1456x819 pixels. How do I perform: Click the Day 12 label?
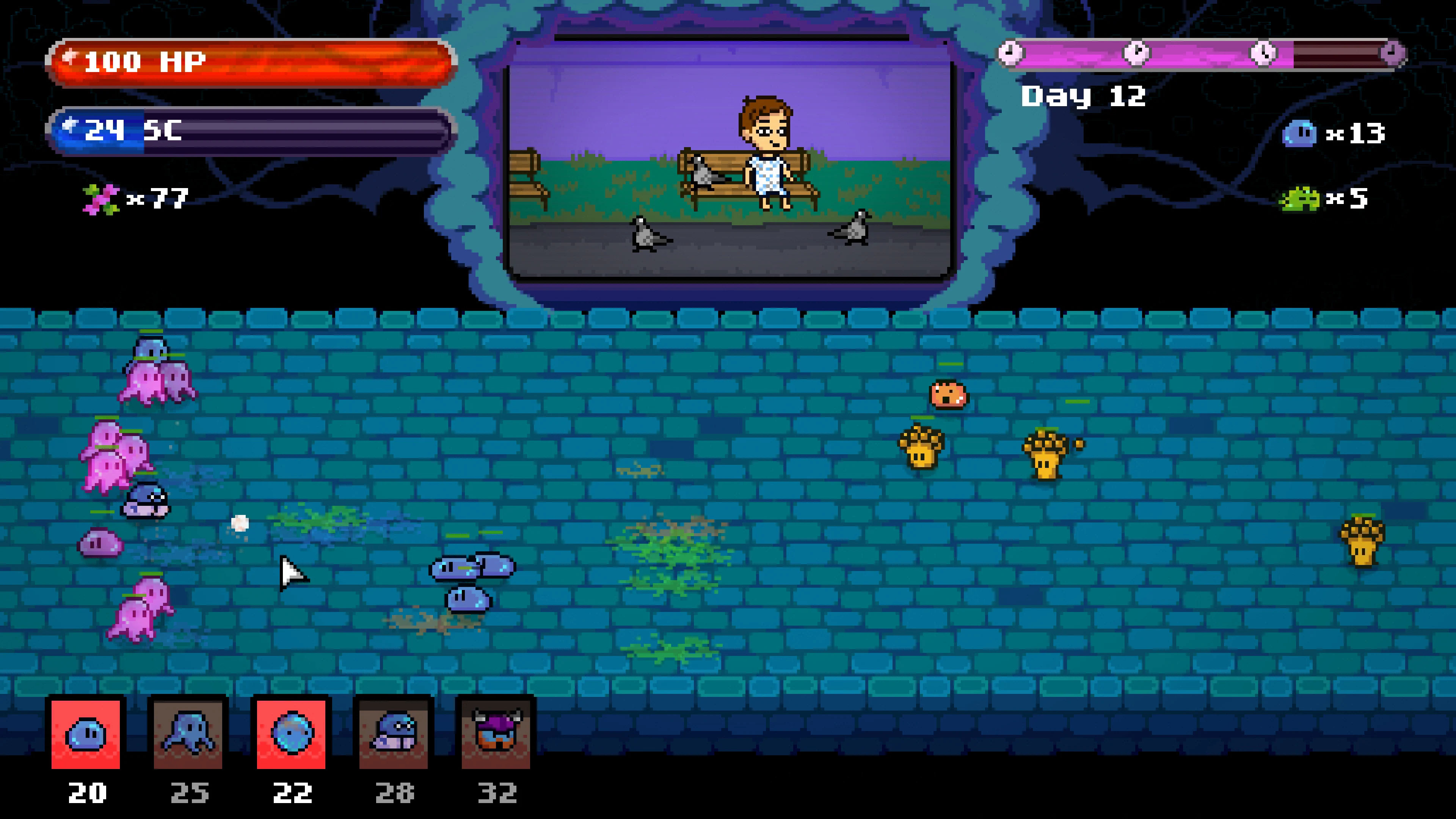pos(1085,97)
